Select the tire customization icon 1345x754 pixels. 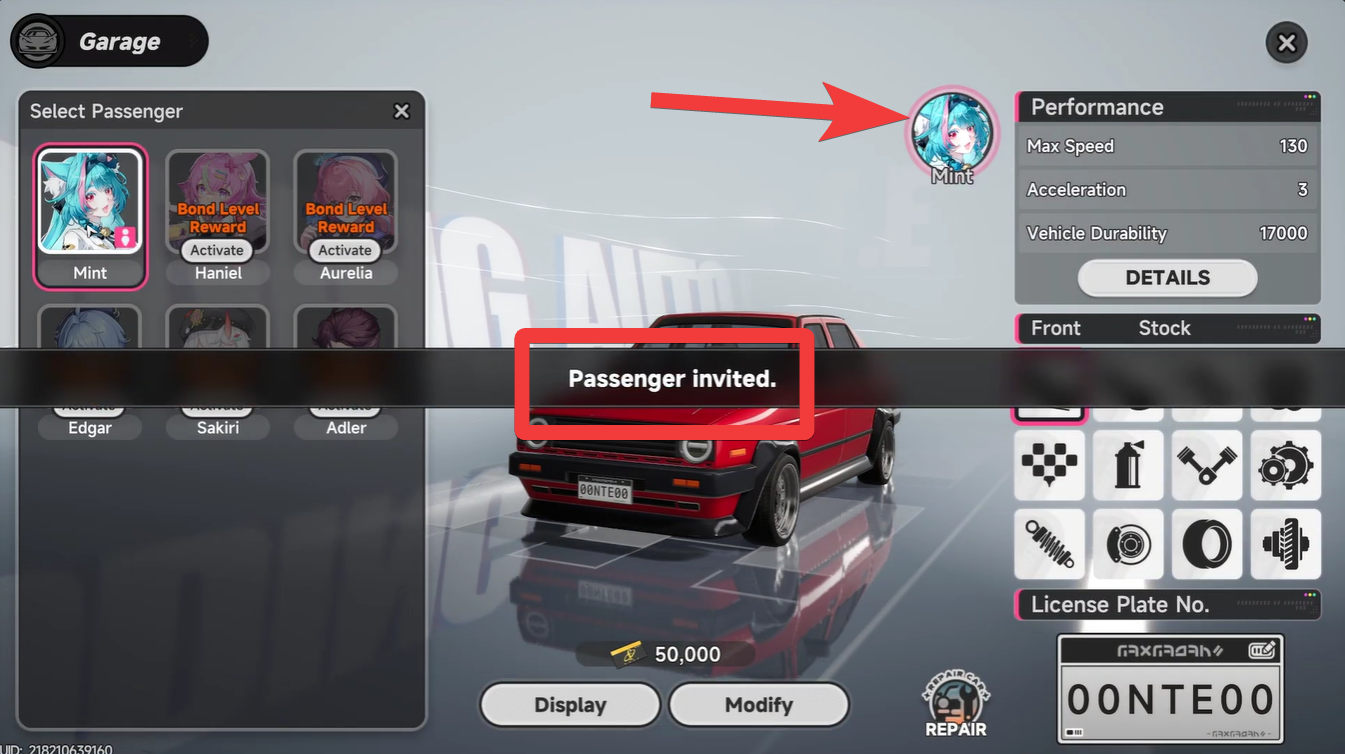[1207, 544]
